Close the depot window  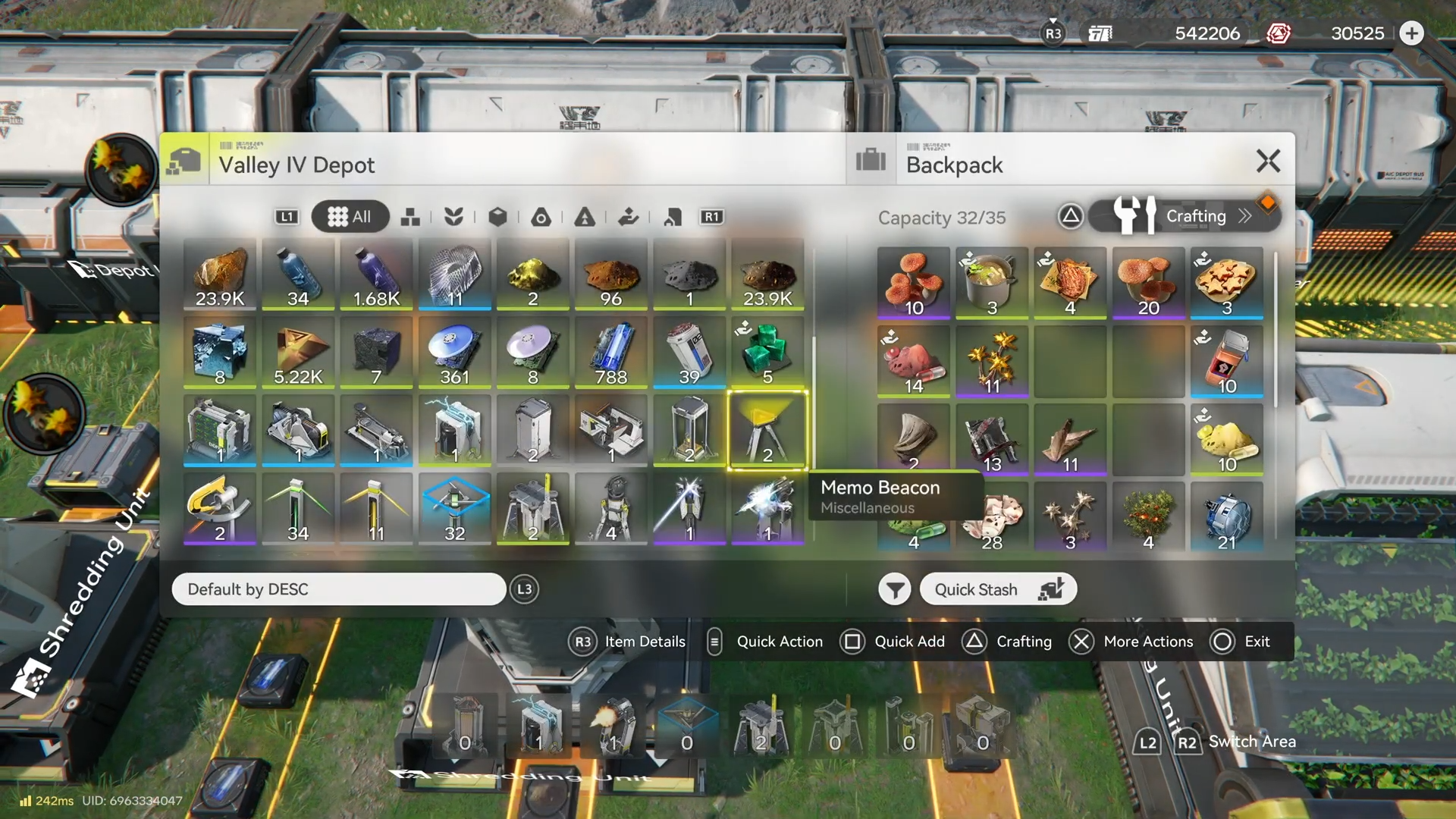(x=1268, y=161)
